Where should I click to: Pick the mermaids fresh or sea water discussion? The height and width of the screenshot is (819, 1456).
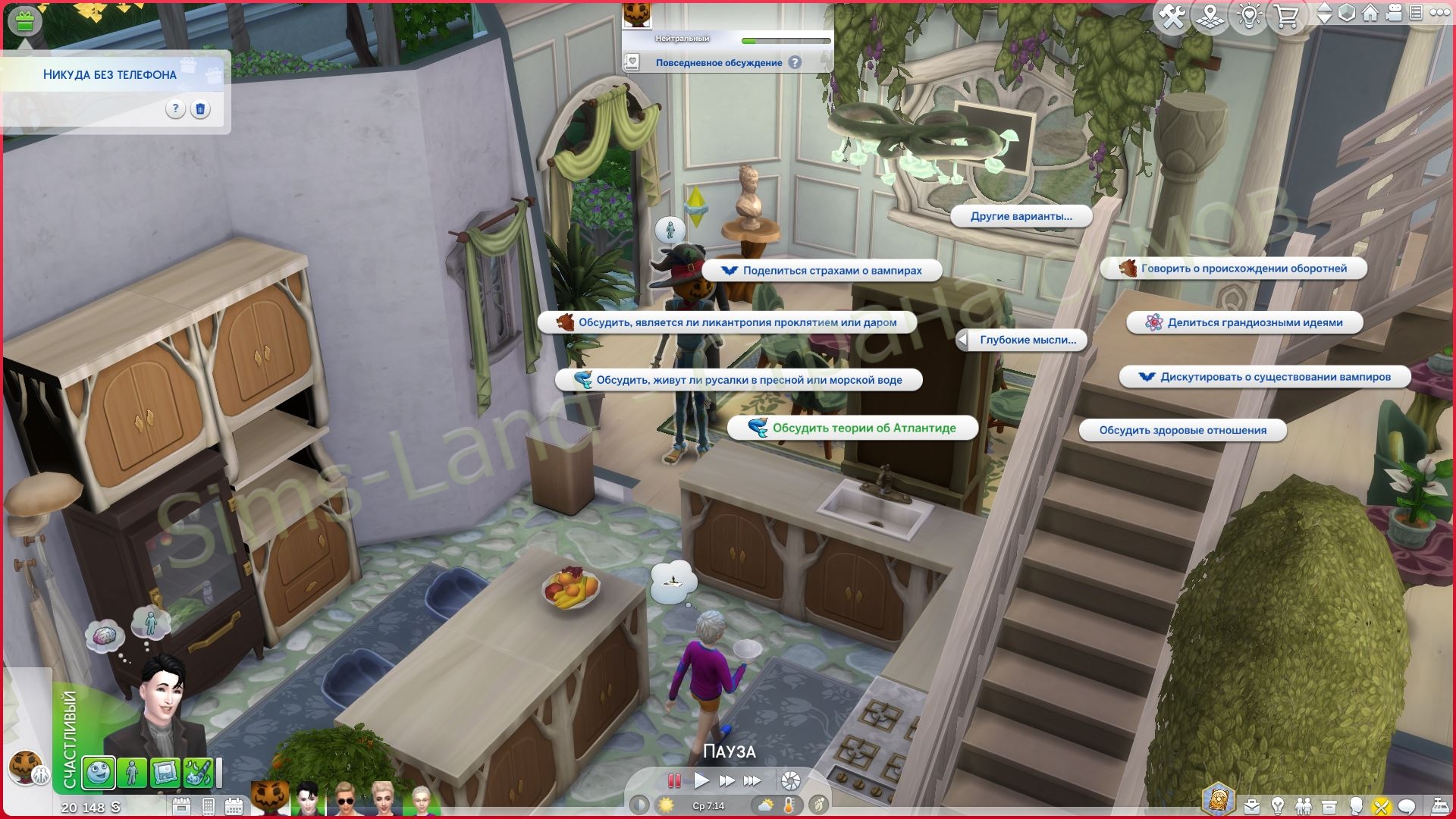click(x=739, y=380)
